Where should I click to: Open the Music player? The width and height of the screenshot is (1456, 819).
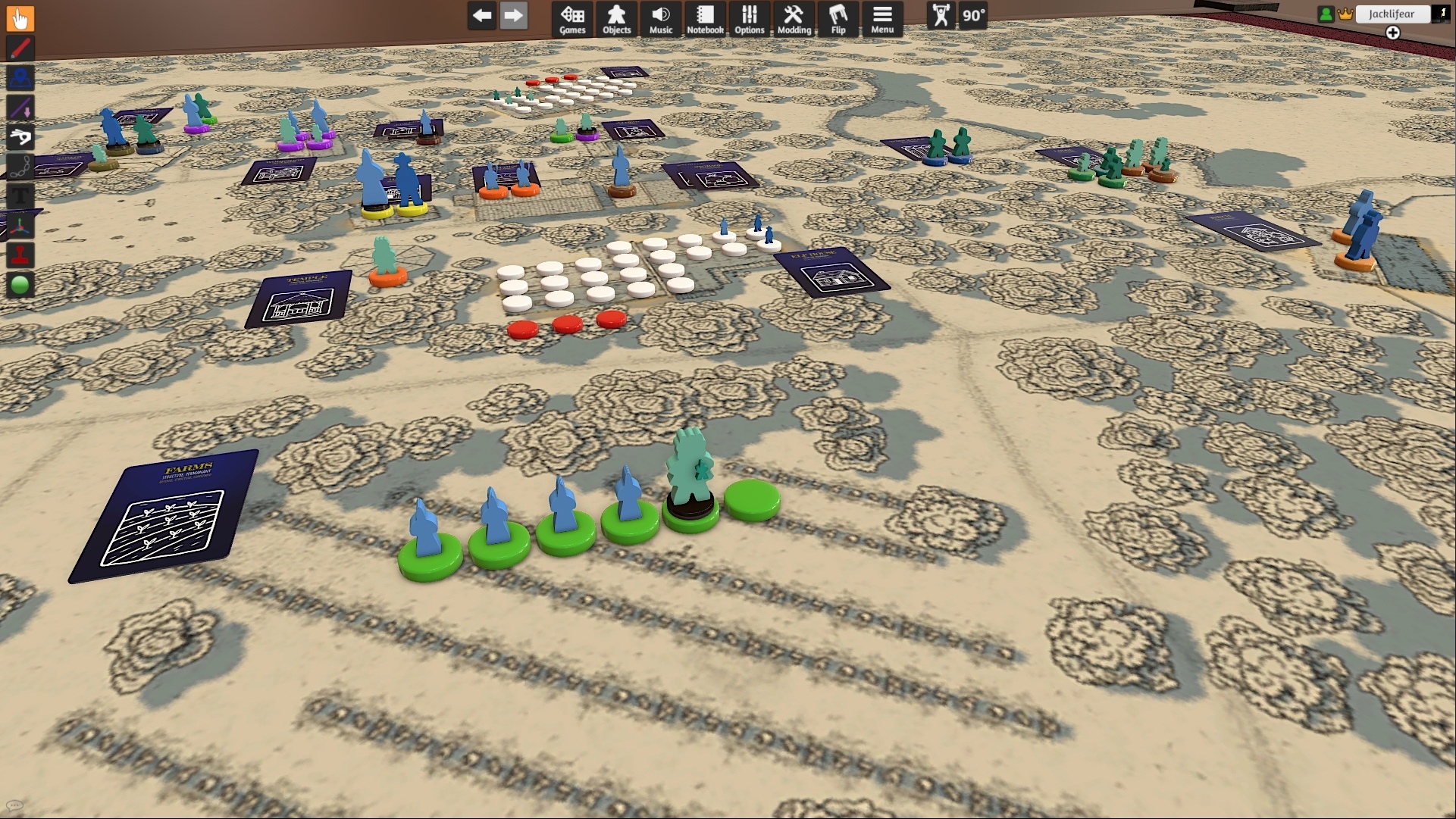(661, 18)
